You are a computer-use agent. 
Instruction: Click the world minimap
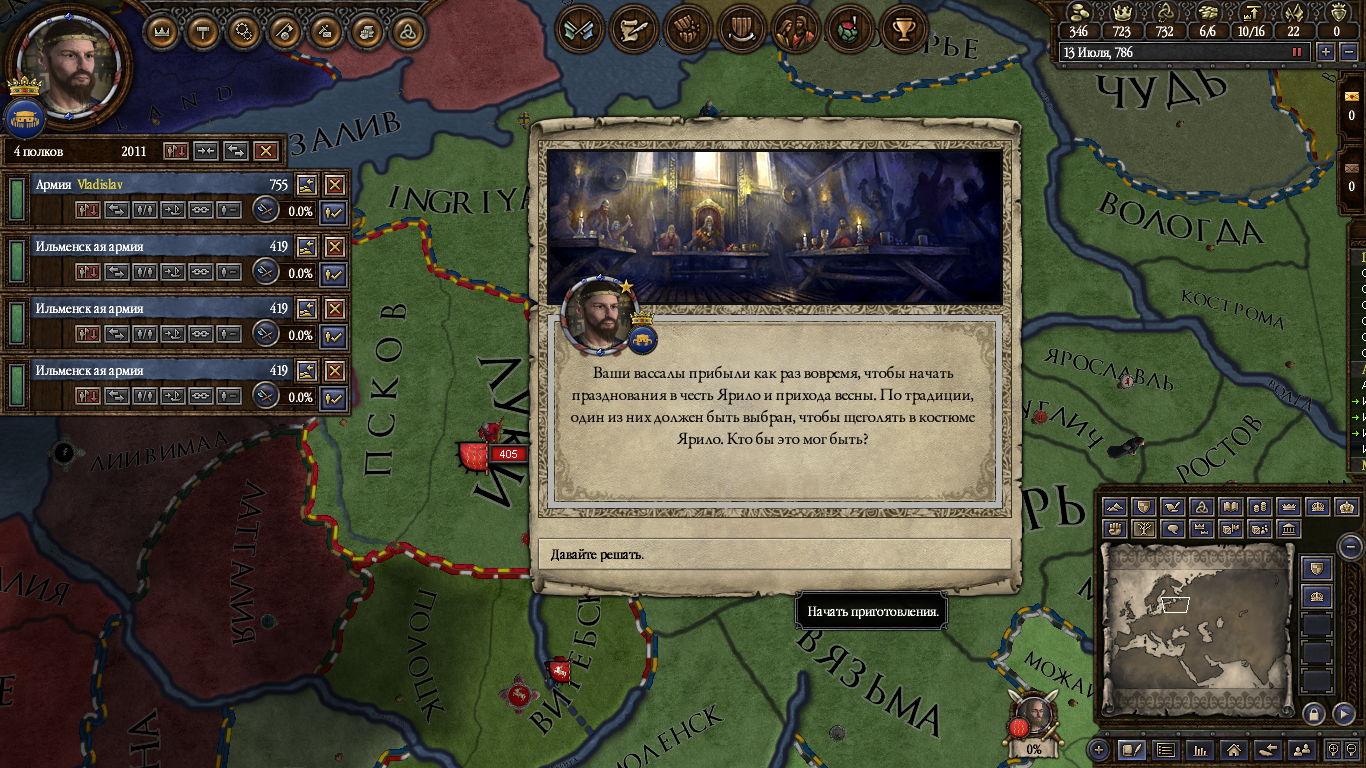[x=1196, y=630]
